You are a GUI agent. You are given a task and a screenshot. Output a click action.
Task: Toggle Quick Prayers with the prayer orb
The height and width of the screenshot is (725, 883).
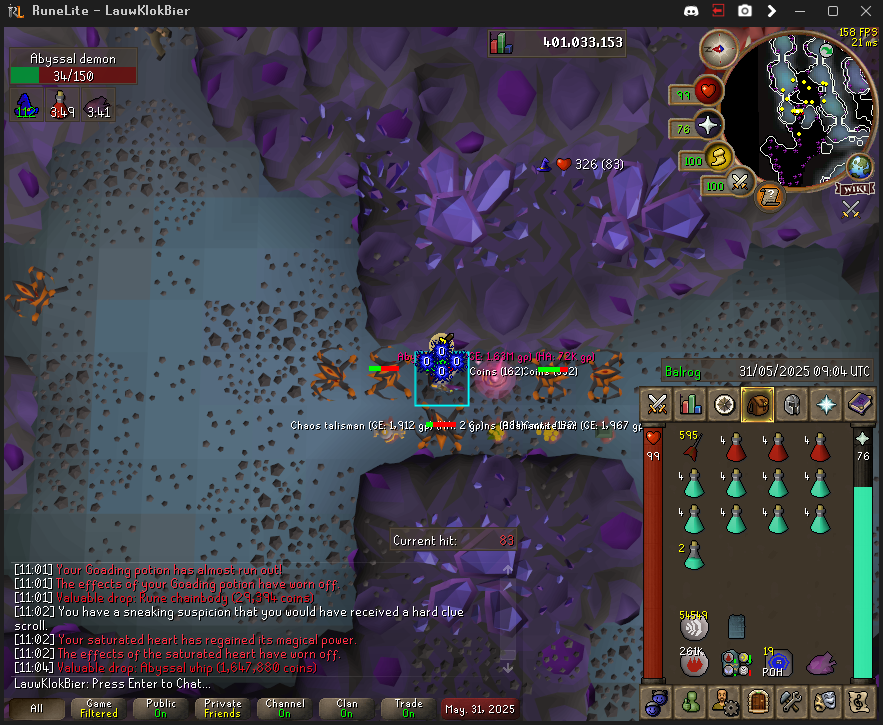[709, 127]
